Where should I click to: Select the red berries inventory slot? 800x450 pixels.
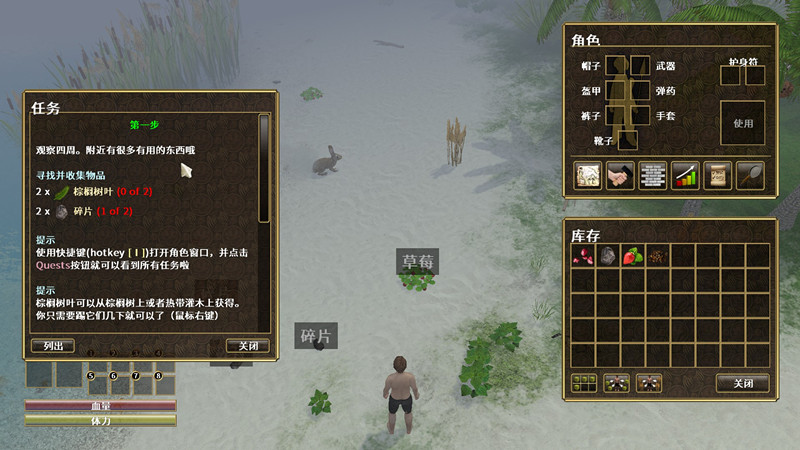click(583, 256)
